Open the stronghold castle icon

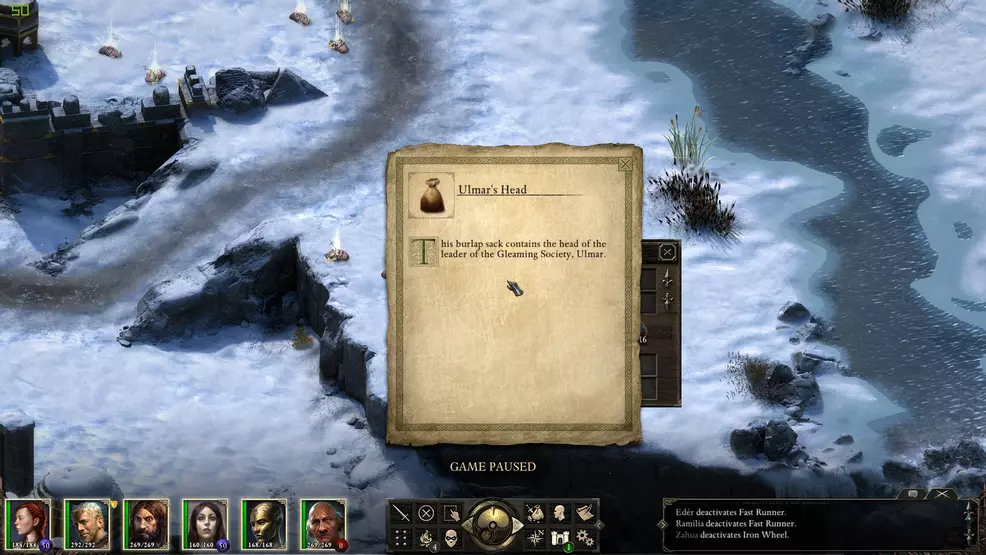pyautogui.click(x=561, y=539)
